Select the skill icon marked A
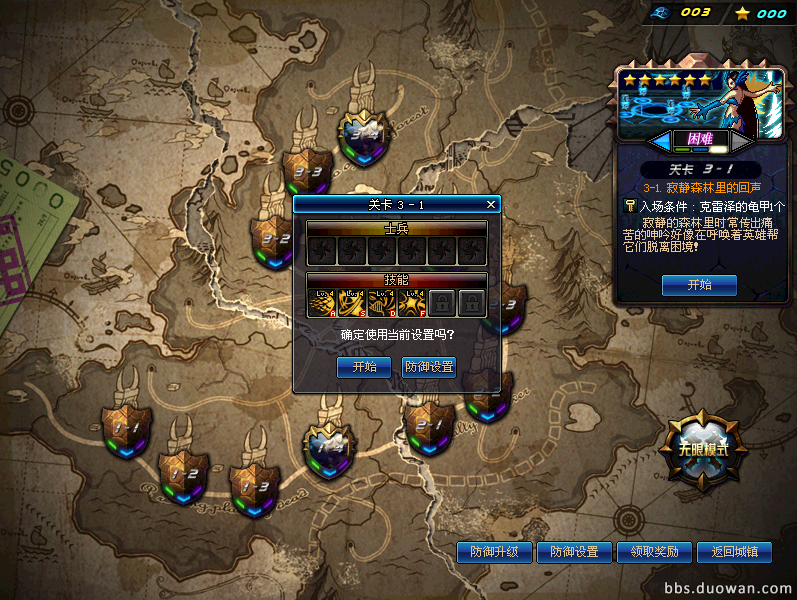 click(x=321, y=302)
